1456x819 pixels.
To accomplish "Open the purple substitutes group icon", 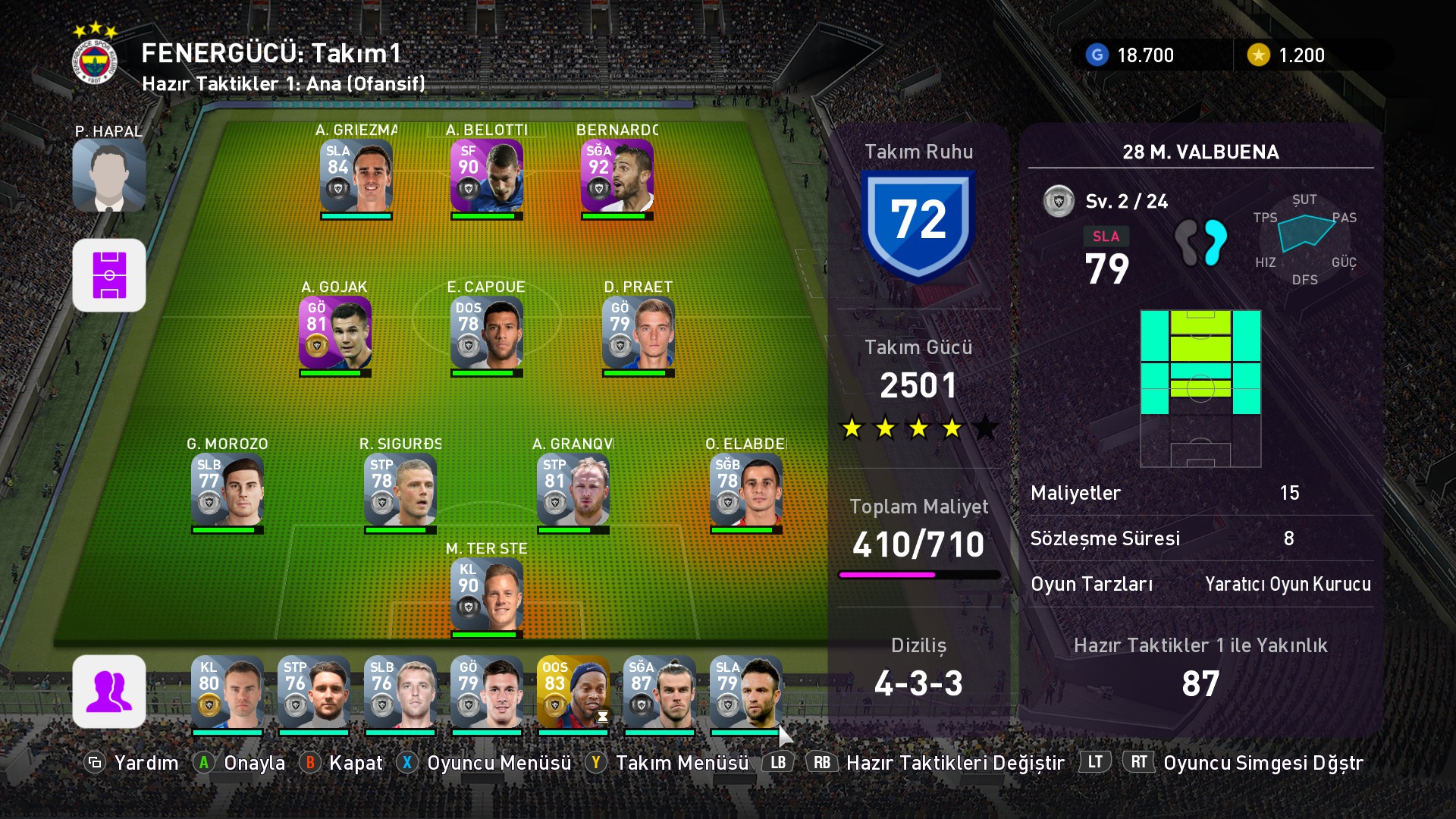I will tap(109, 692).
